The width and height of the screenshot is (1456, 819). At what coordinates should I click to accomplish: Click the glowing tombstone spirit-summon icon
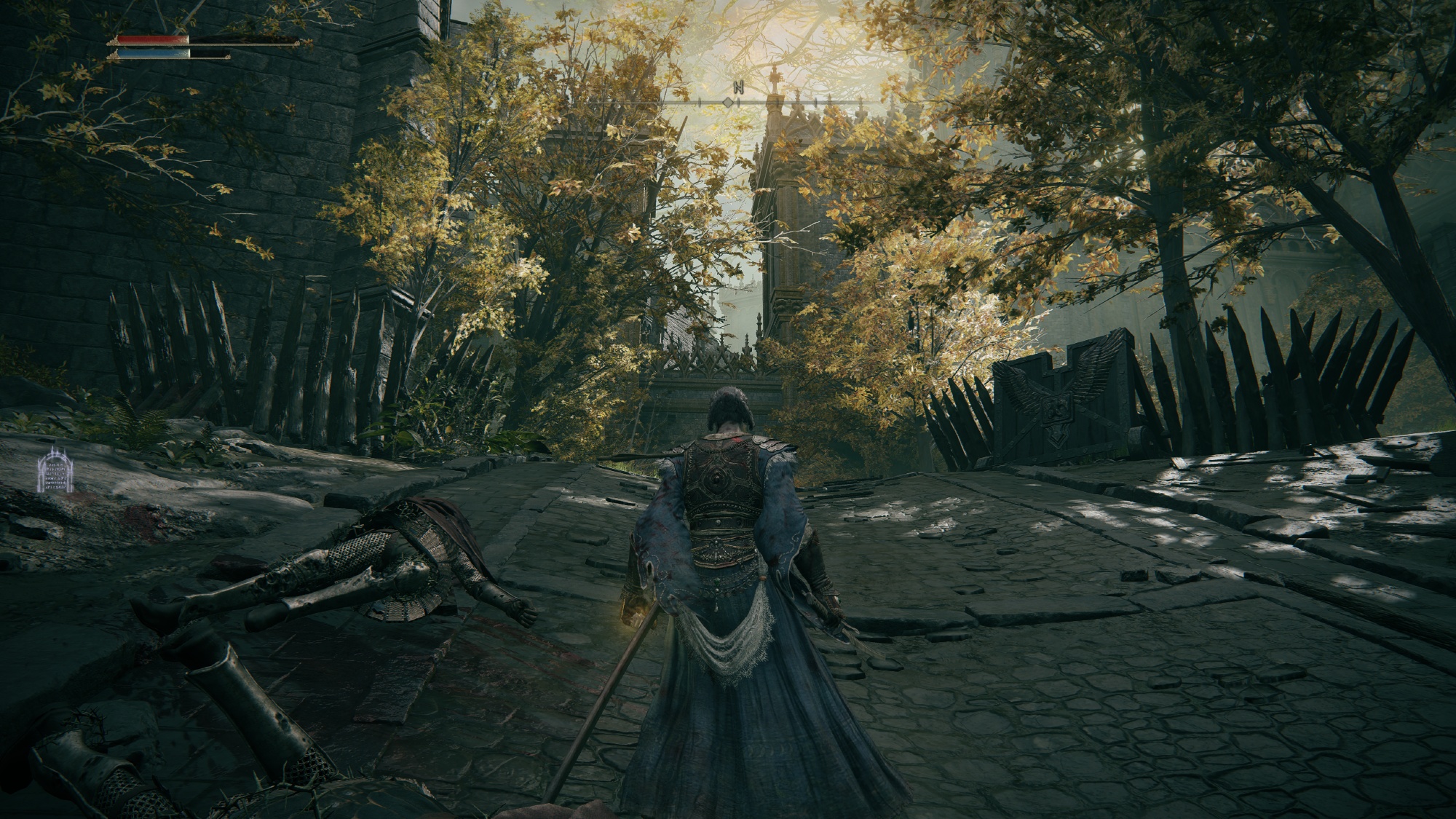(x=56, y=471)
